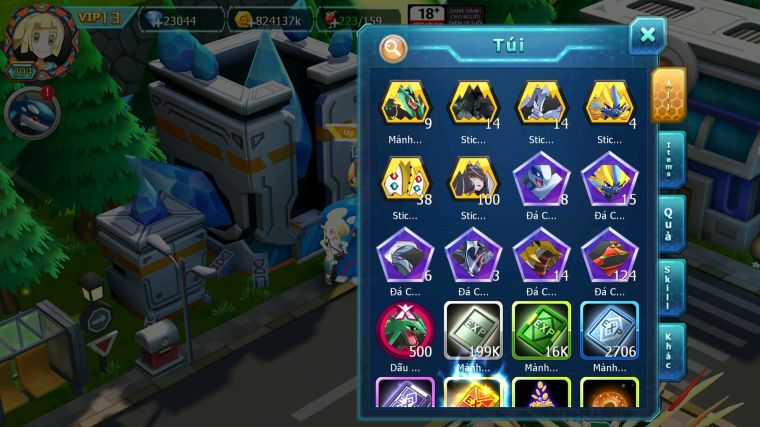
Task: Pick the sticker slot with count 38
Action: coord(405,179)
